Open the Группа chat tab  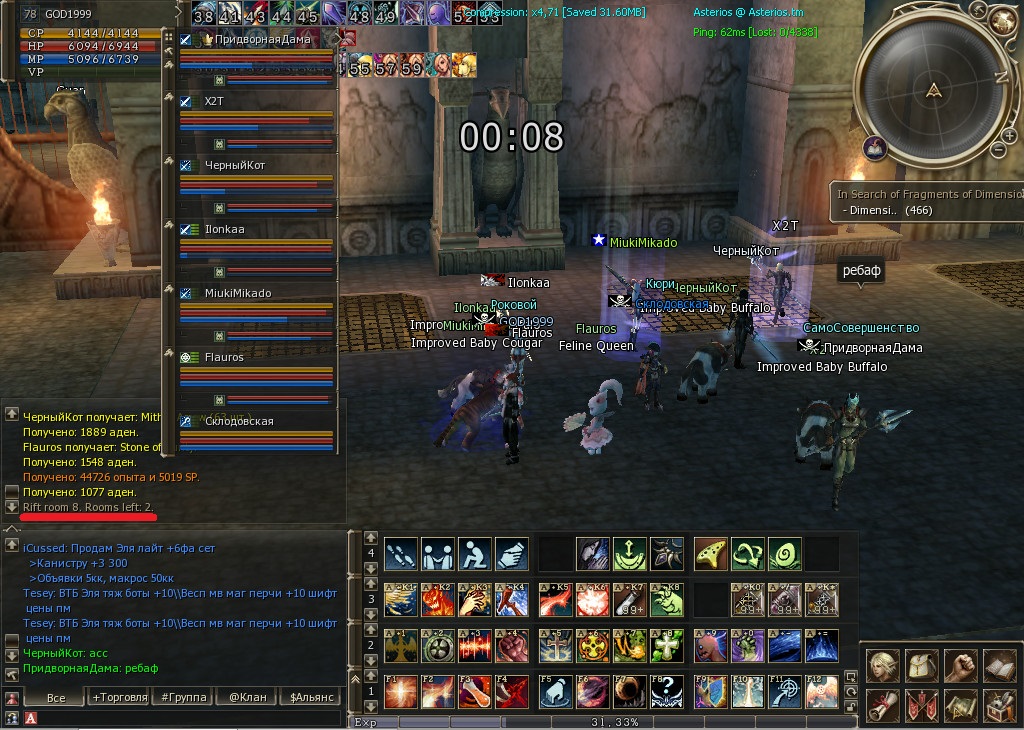click(x=184, y=697)
